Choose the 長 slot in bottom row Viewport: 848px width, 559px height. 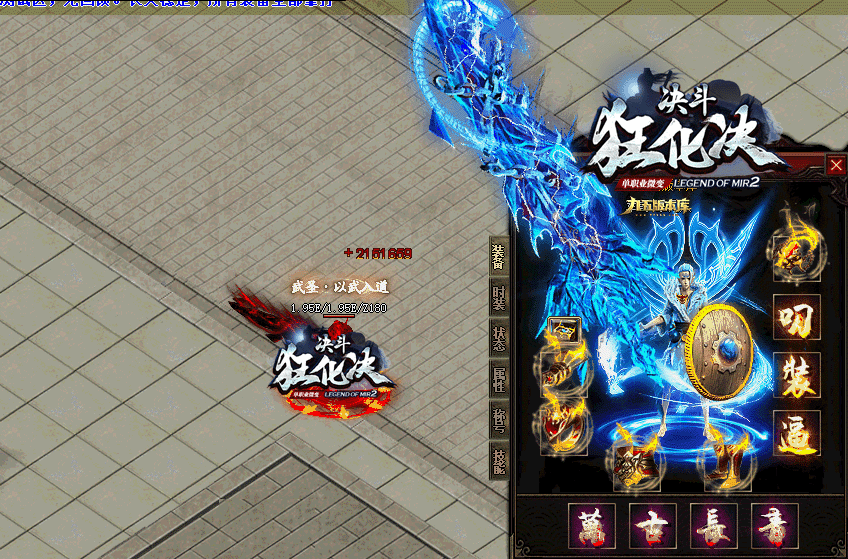click(714, 525)
